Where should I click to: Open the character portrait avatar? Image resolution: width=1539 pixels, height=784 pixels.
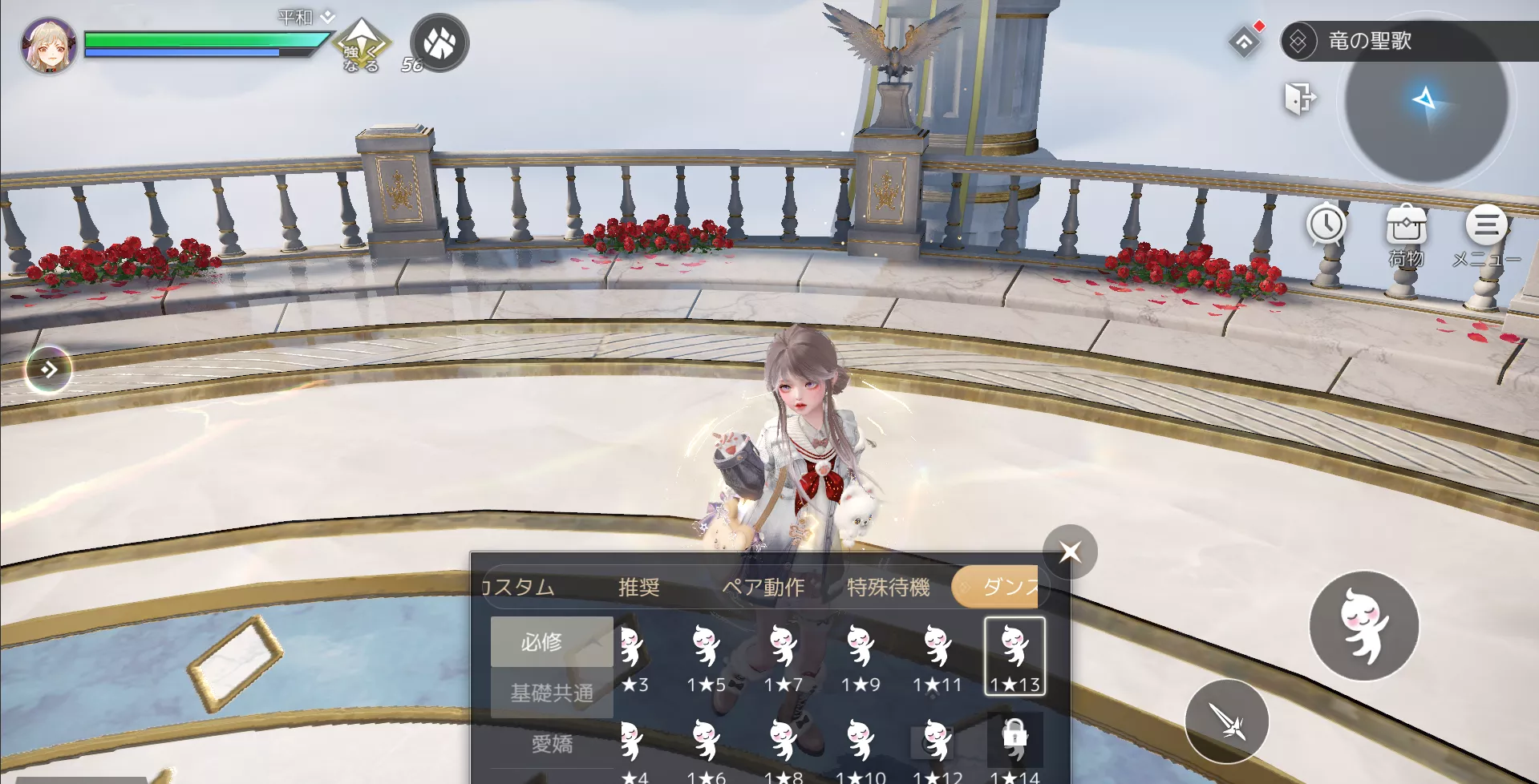[x=48, y=44]
